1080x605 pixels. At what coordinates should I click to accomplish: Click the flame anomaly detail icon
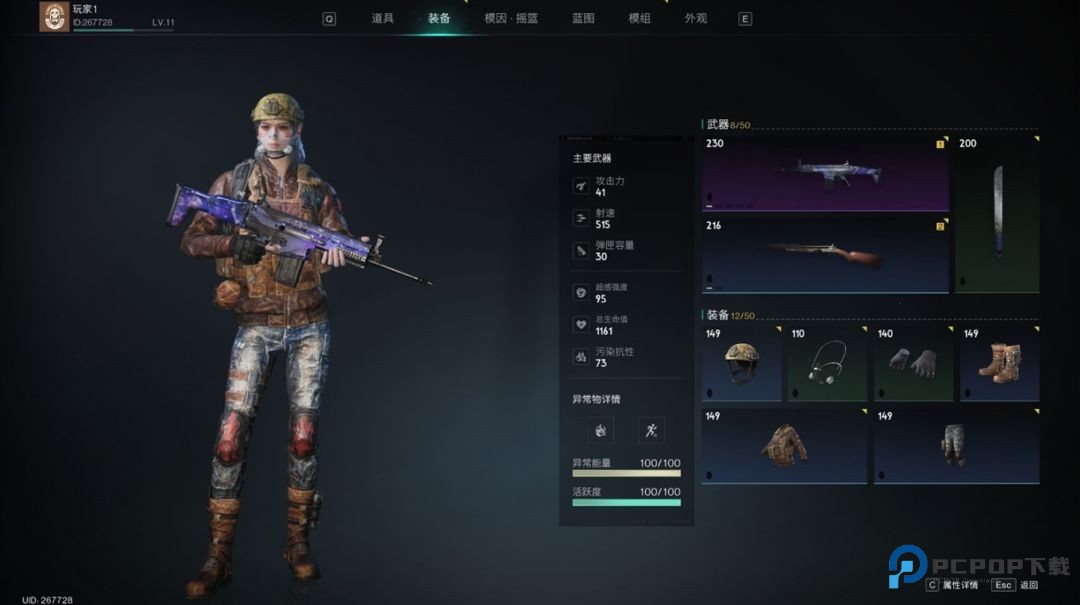pos(601,431)
